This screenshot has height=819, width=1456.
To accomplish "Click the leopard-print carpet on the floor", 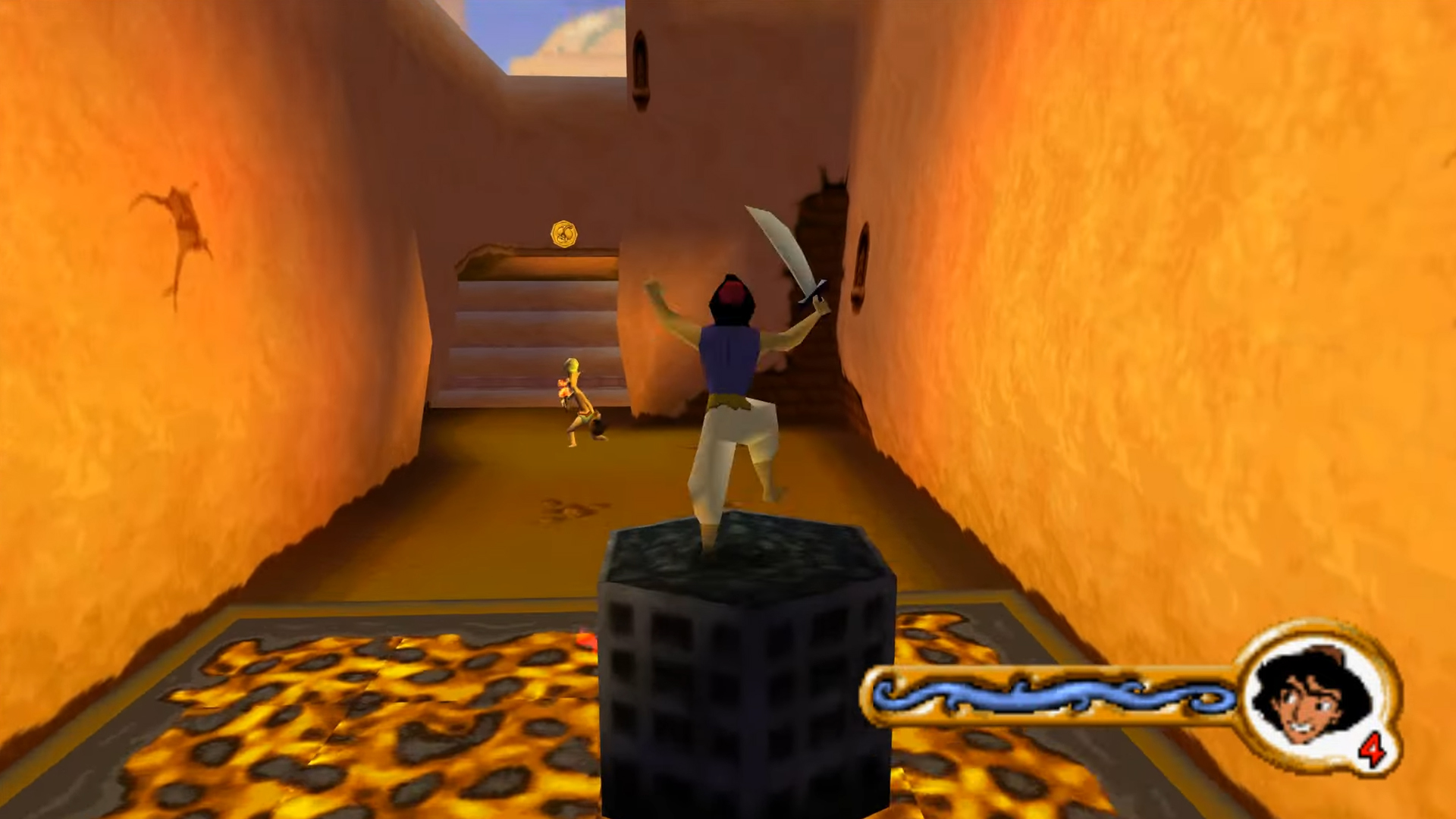I will [341, 720].
